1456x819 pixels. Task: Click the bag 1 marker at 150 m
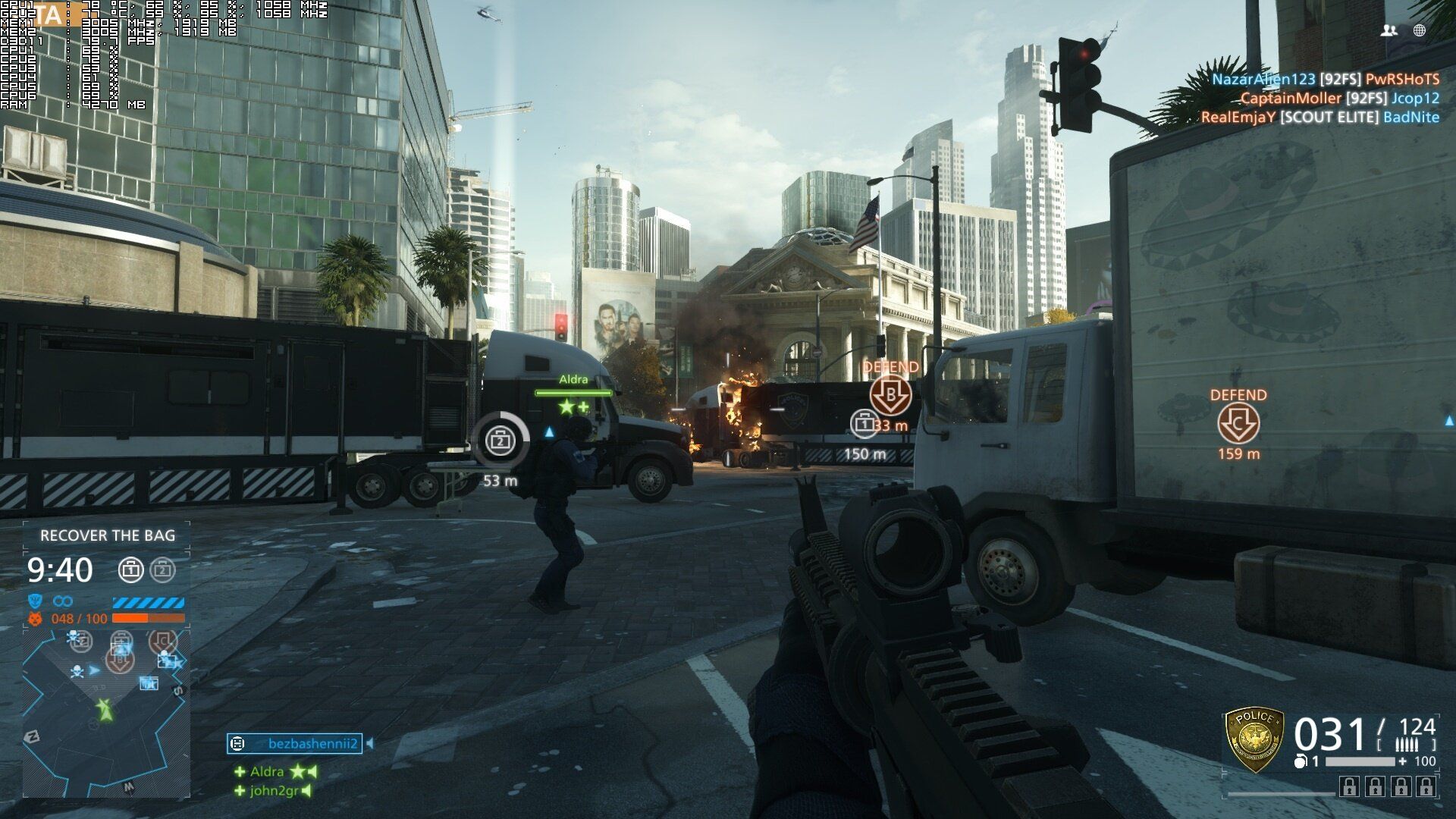(864, 424)
